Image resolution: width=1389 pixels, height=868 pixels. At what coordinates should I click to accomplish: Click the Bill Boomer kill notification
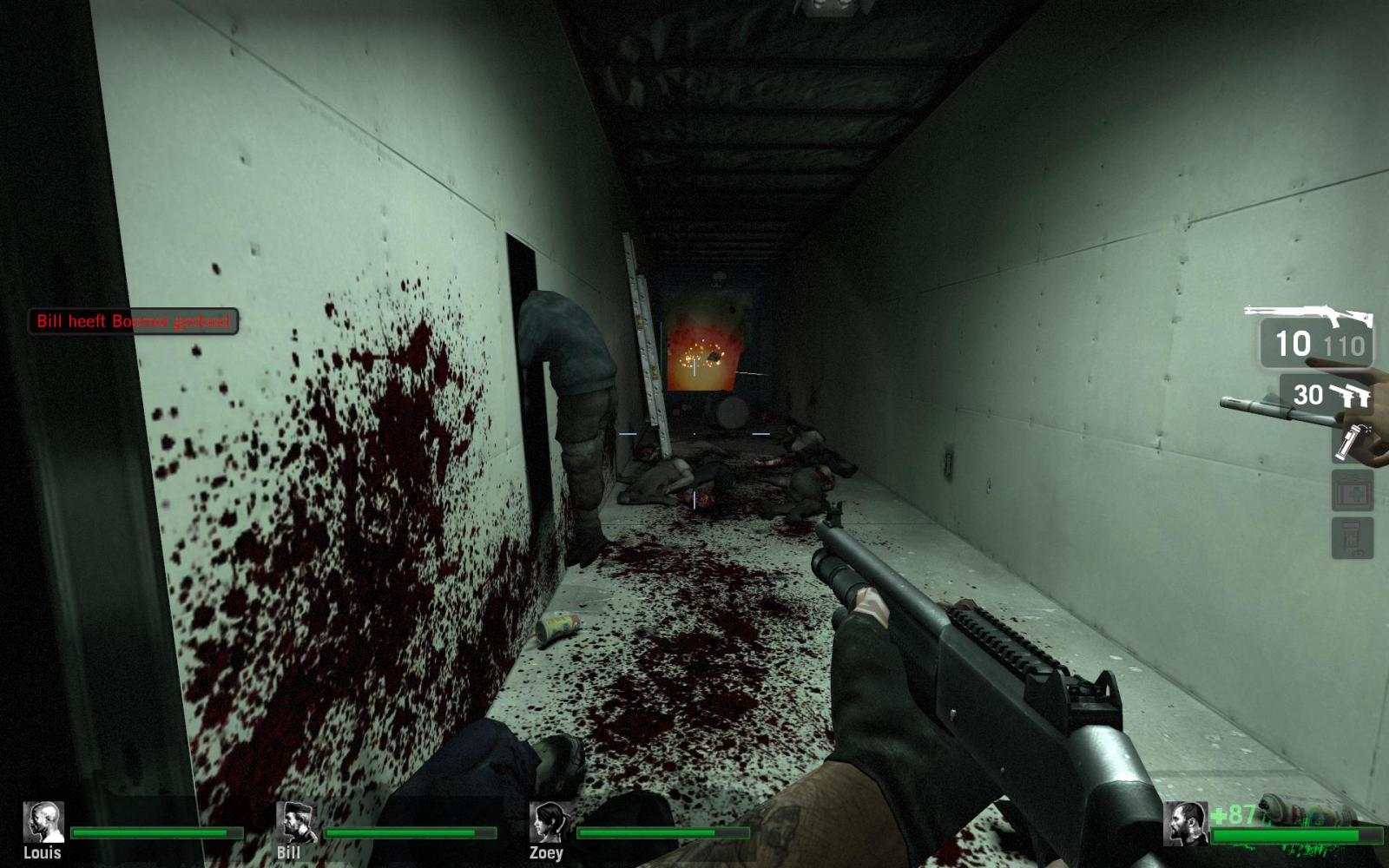[133, 321]
